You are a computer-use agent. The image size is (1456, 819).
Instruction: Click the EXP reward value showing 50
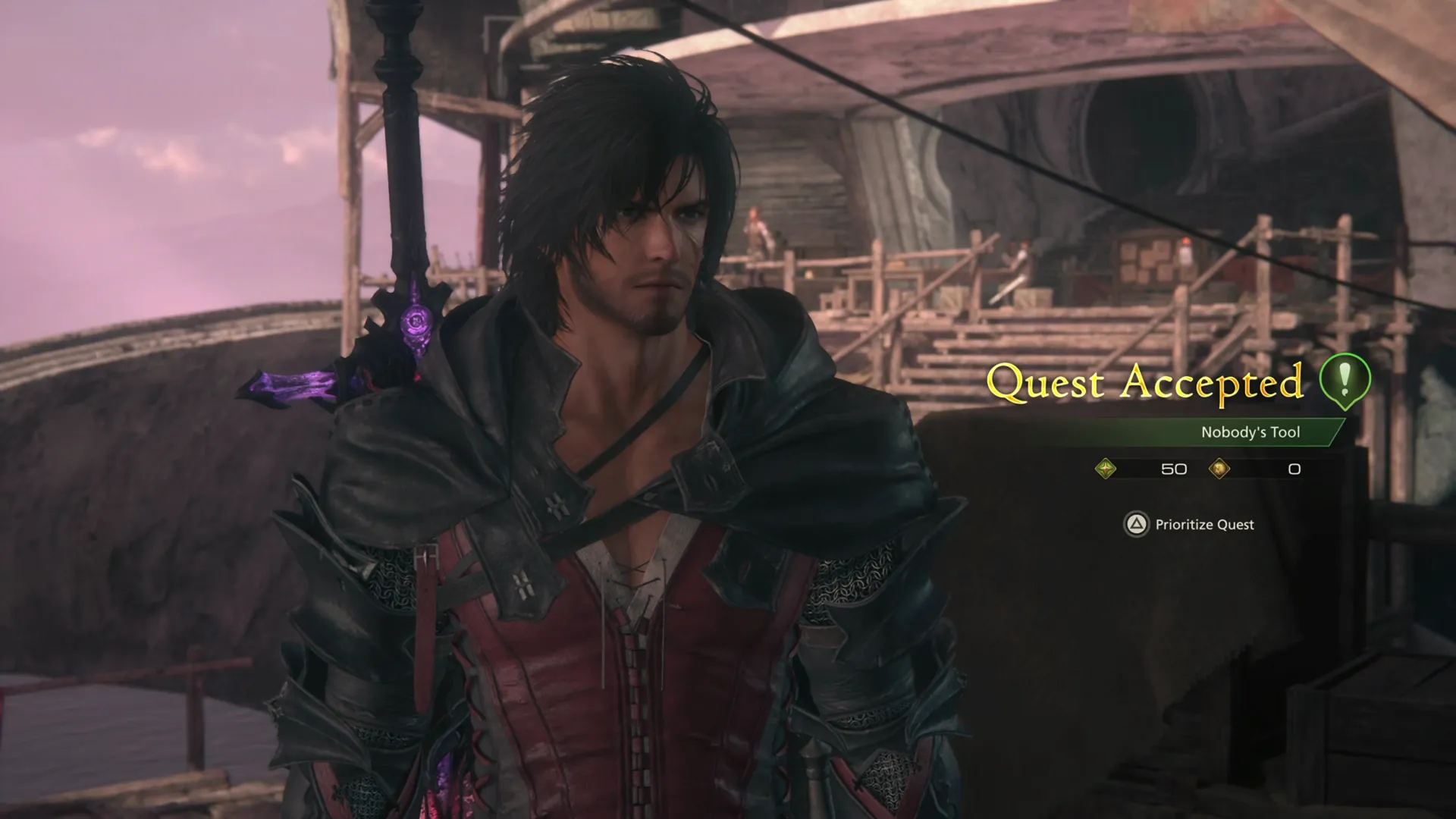1174,469
